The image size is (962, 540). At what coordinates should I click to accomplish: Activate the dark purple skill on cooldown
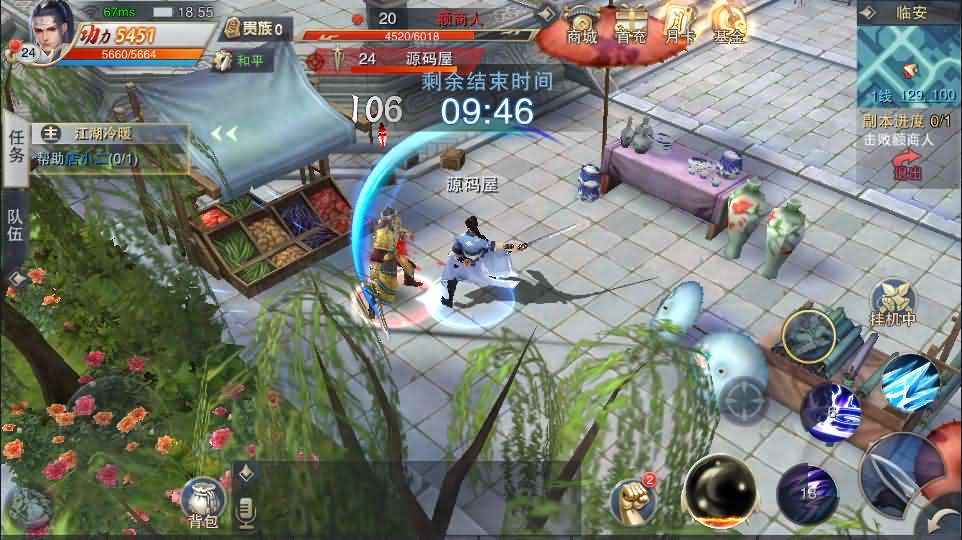807,491
